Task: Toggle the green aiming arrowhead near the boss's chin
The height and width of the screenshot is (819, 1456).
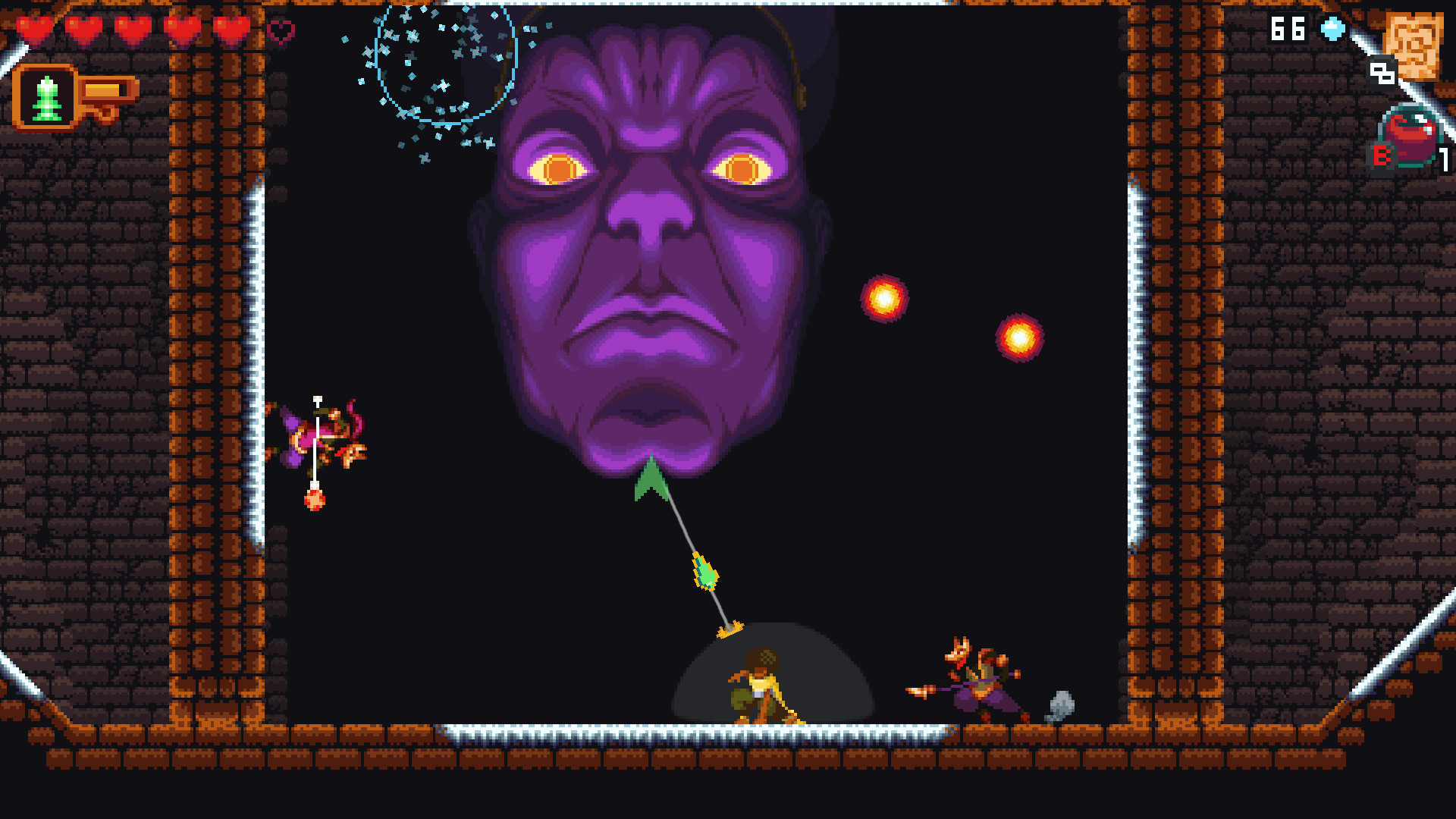Action: point(650,478)
